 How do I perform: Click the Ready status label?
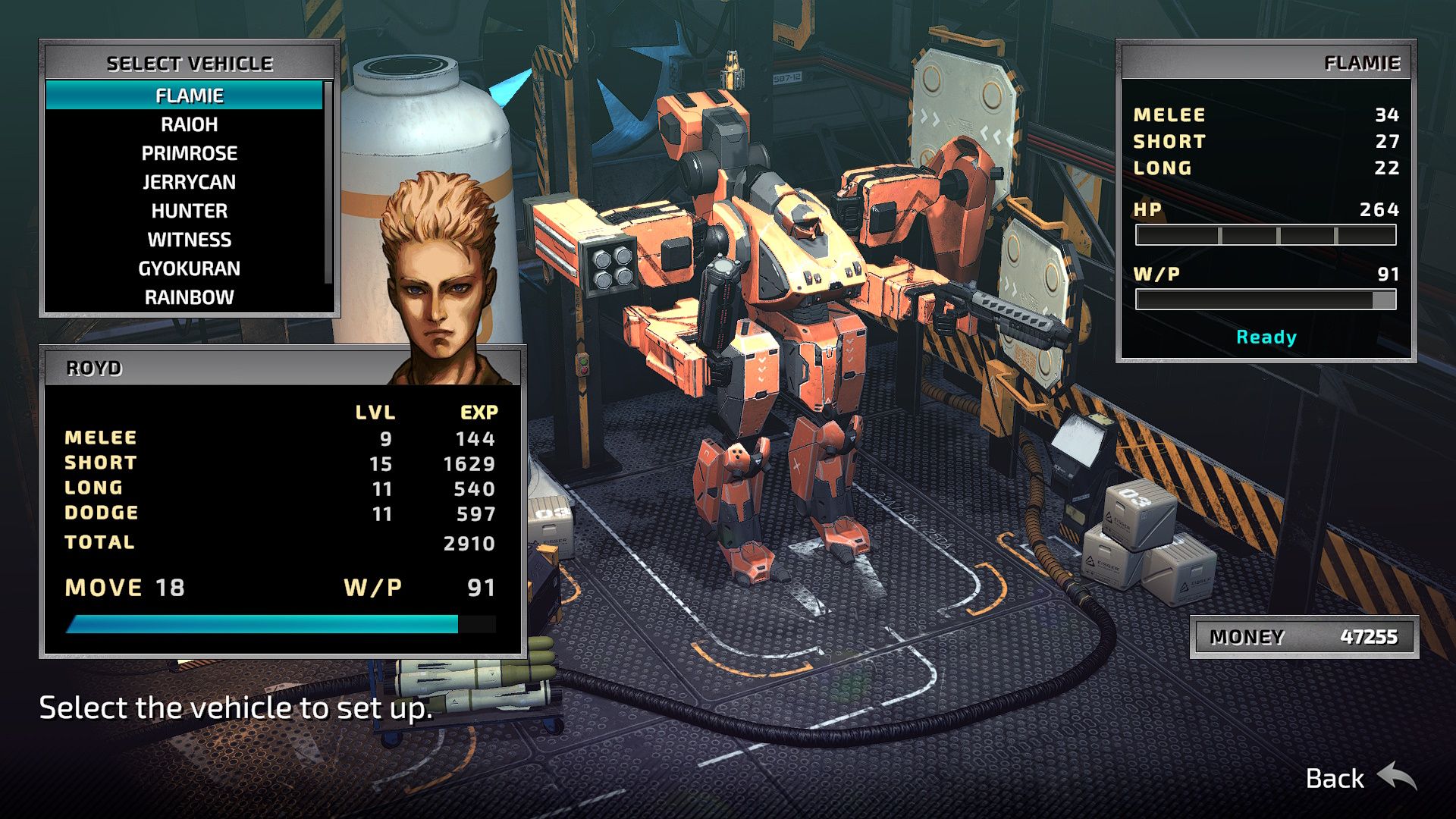click(1266, 337)
